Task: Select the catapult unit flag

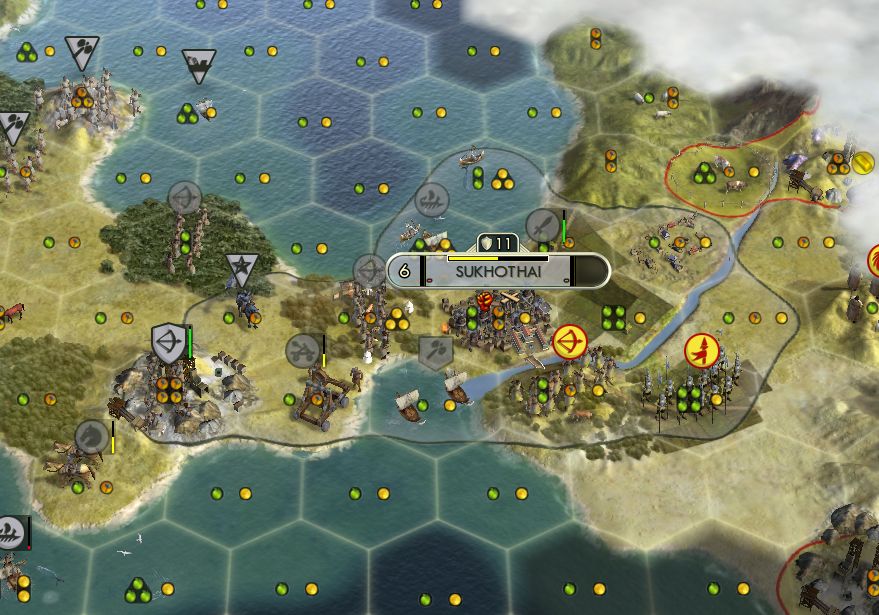Action: [x=303, y=351]
